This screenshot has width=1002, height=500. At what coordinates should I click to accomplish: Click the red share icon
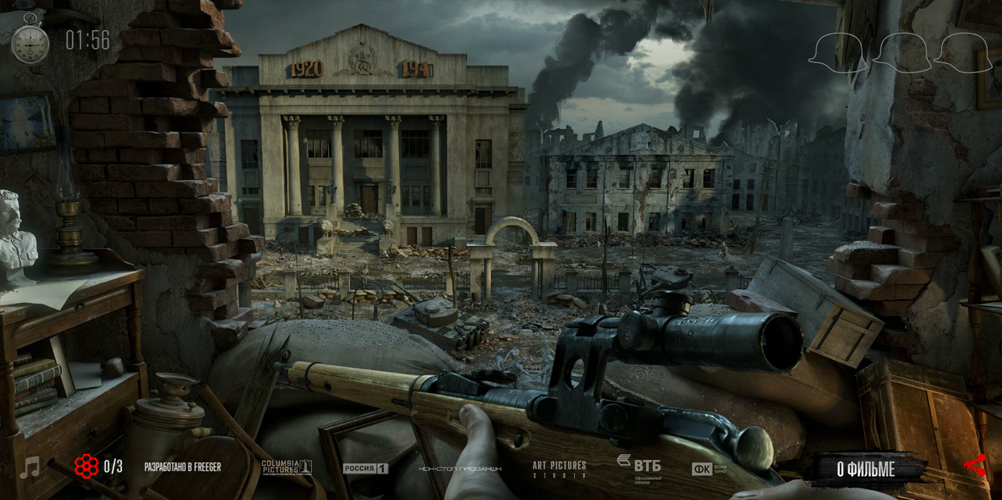tap(975, 466)
